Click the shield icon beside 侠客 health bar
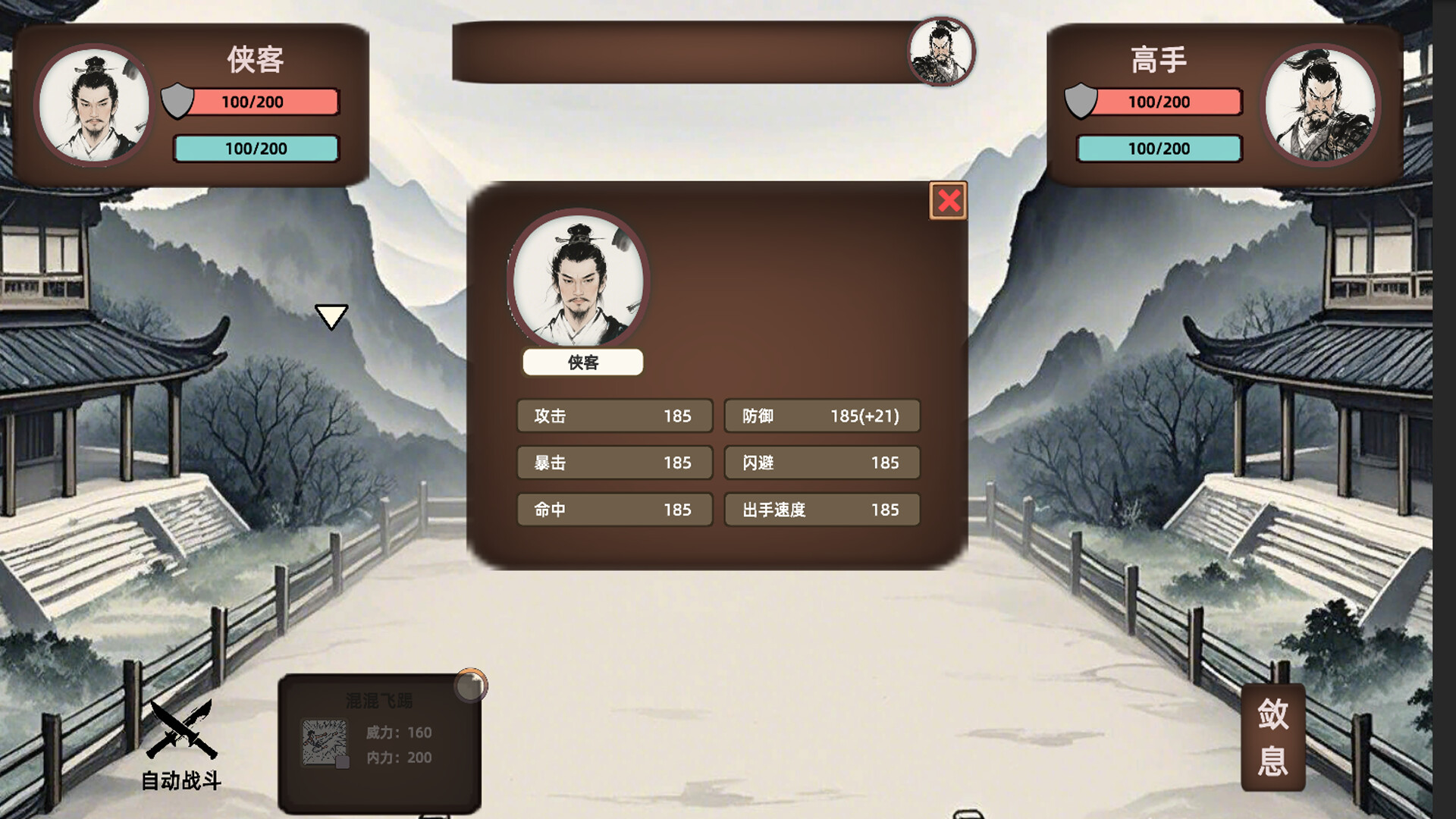Viewport: 1456px width, 819px height. point(176,101)
